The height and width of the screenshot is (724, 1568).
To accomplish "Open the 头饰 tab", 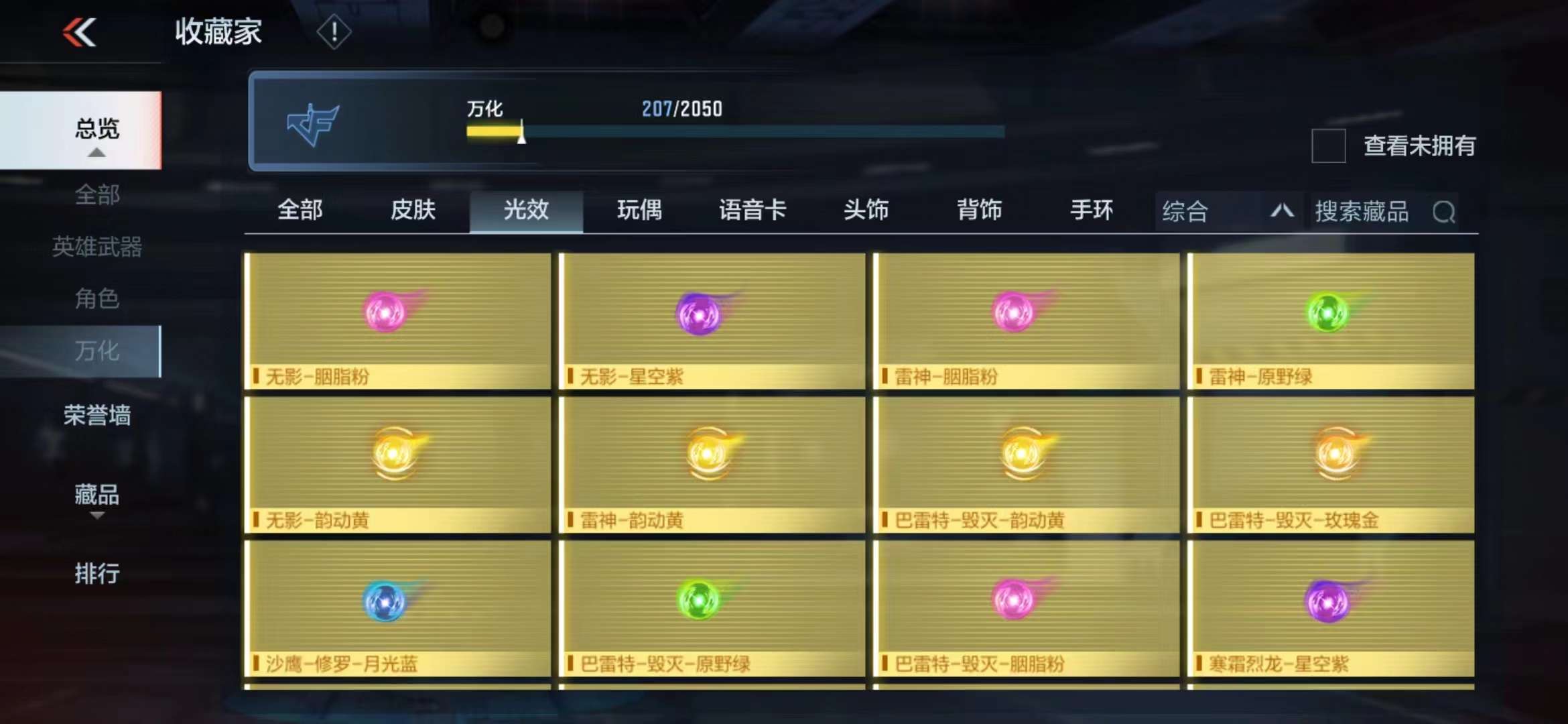I will [x=866, y=210].
